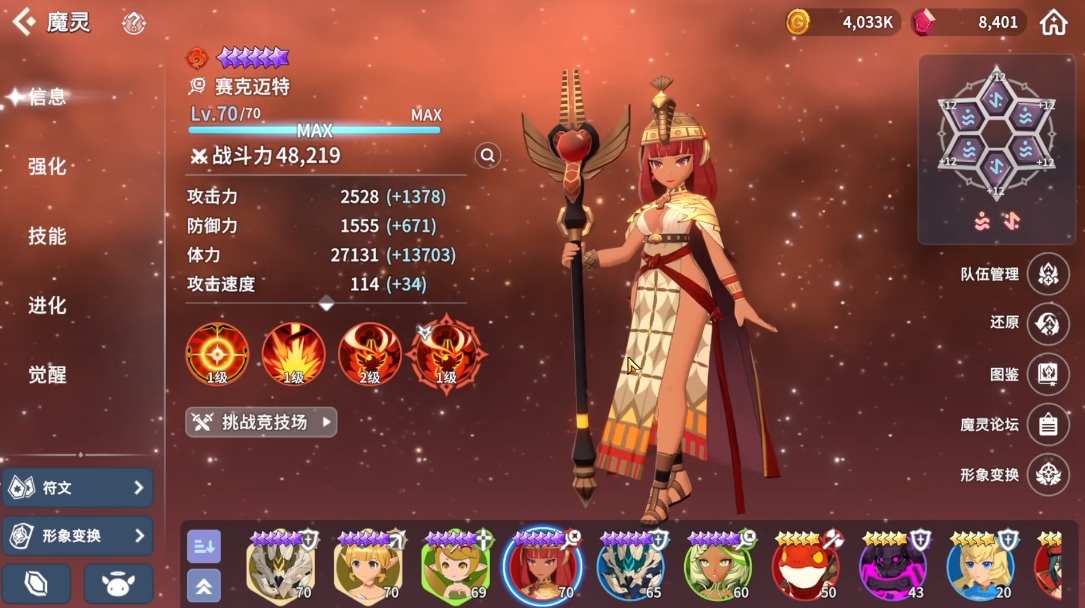Toggle the sort order button

pos(204,546)
